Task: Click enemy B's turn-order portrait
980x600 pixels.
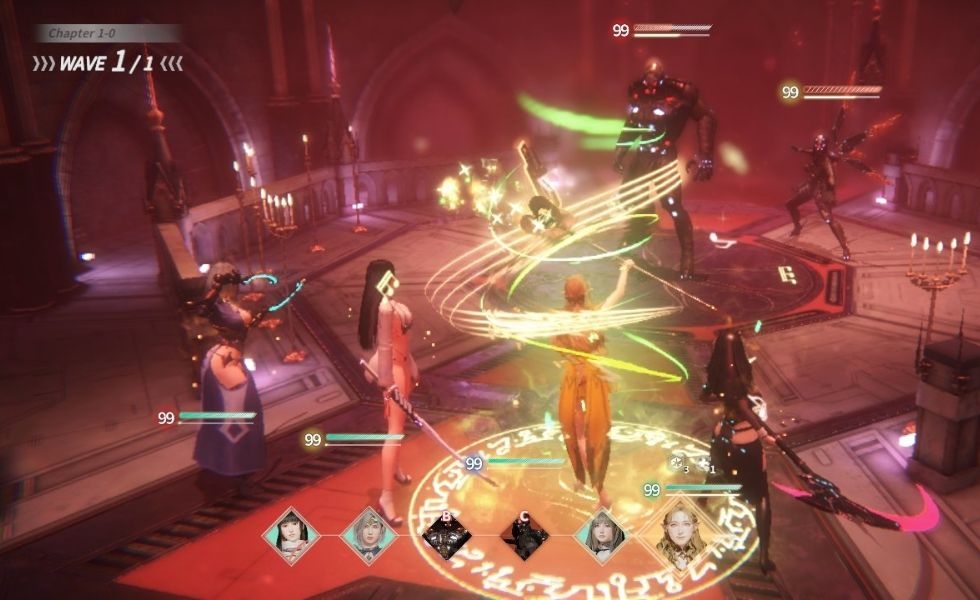Action: coord(447,536)
